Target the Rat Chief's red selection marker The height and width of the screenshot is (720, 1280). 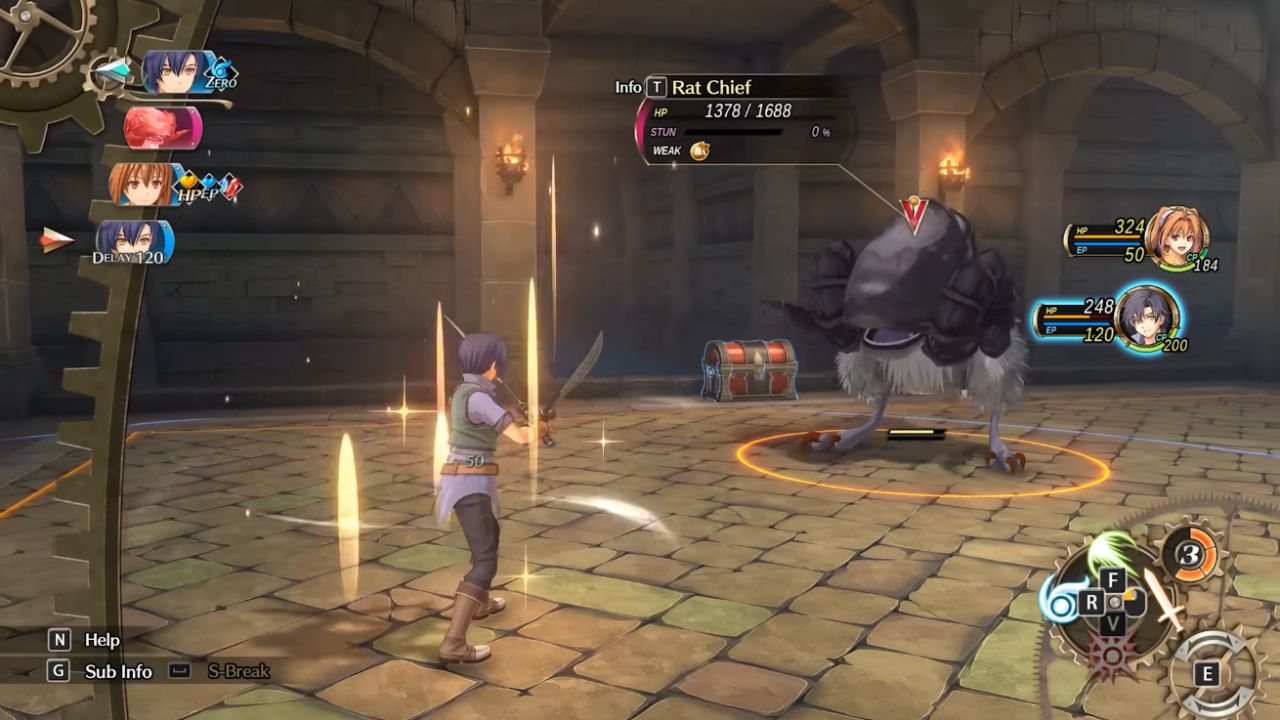pos(912,214)
